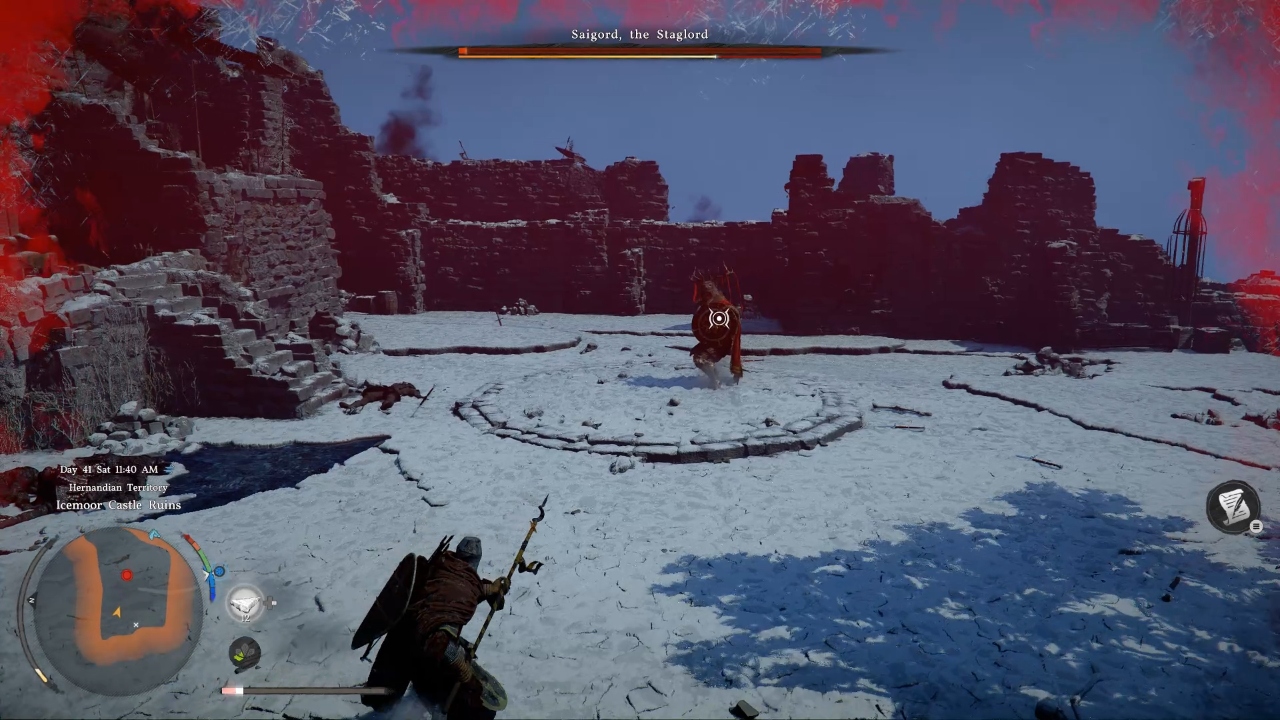The width and height of the screenshot is (1280, 720).
Task: Select the plus icon next to the food counter
Action: 271,601
